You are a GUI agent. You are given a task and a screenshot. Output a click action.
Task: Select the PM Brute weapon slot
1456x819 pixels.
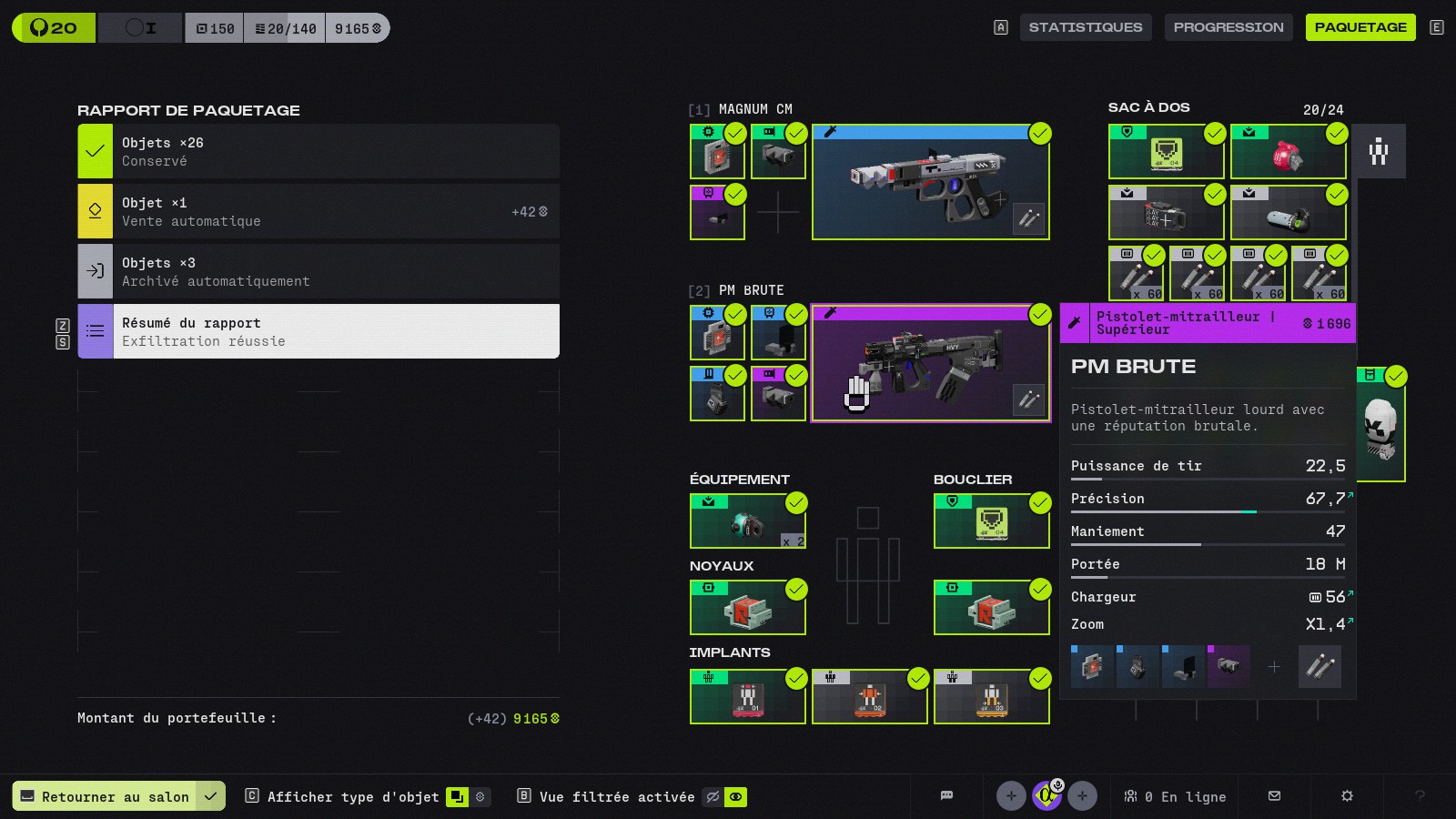(x=930, y=363)
